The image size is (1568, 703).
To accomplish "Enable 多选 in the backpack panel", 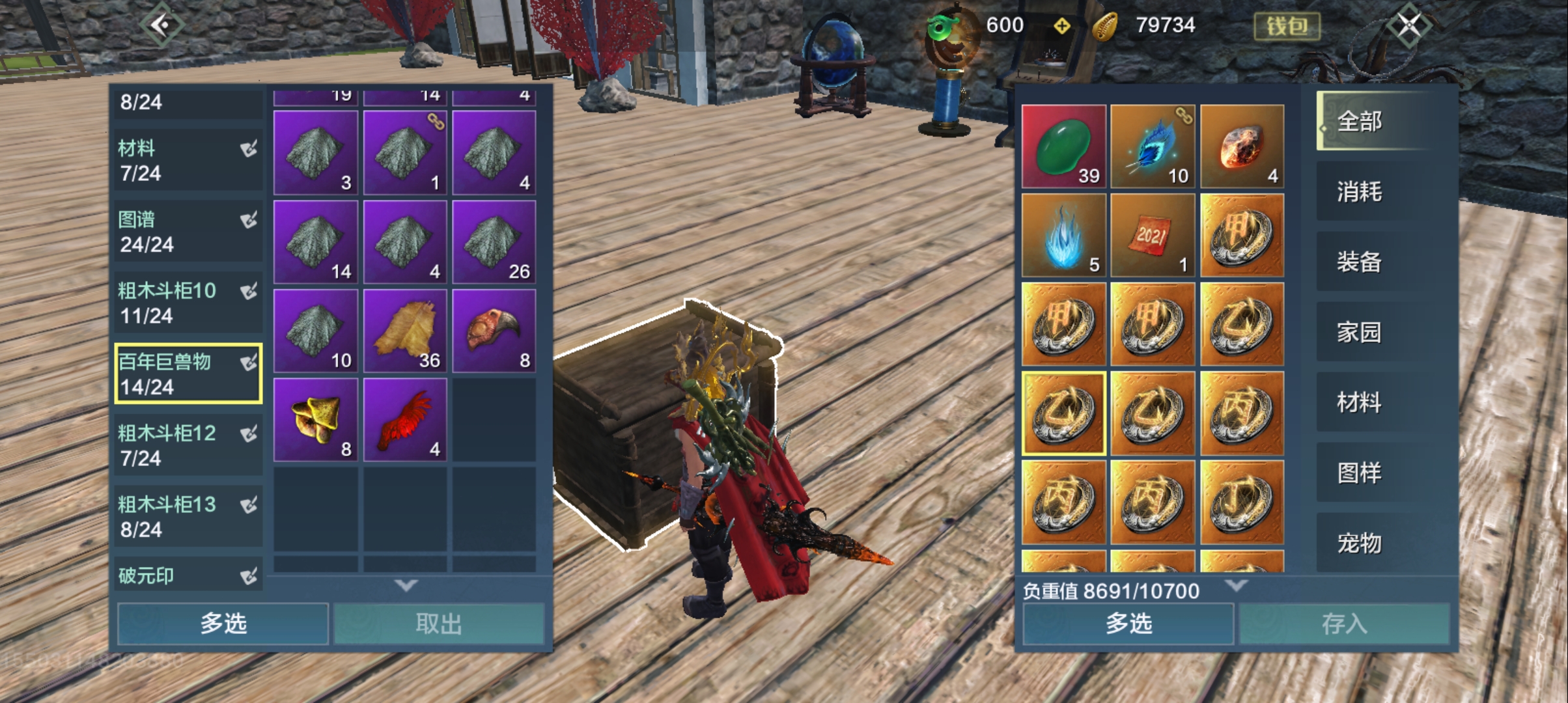I will pos(1128,624).
